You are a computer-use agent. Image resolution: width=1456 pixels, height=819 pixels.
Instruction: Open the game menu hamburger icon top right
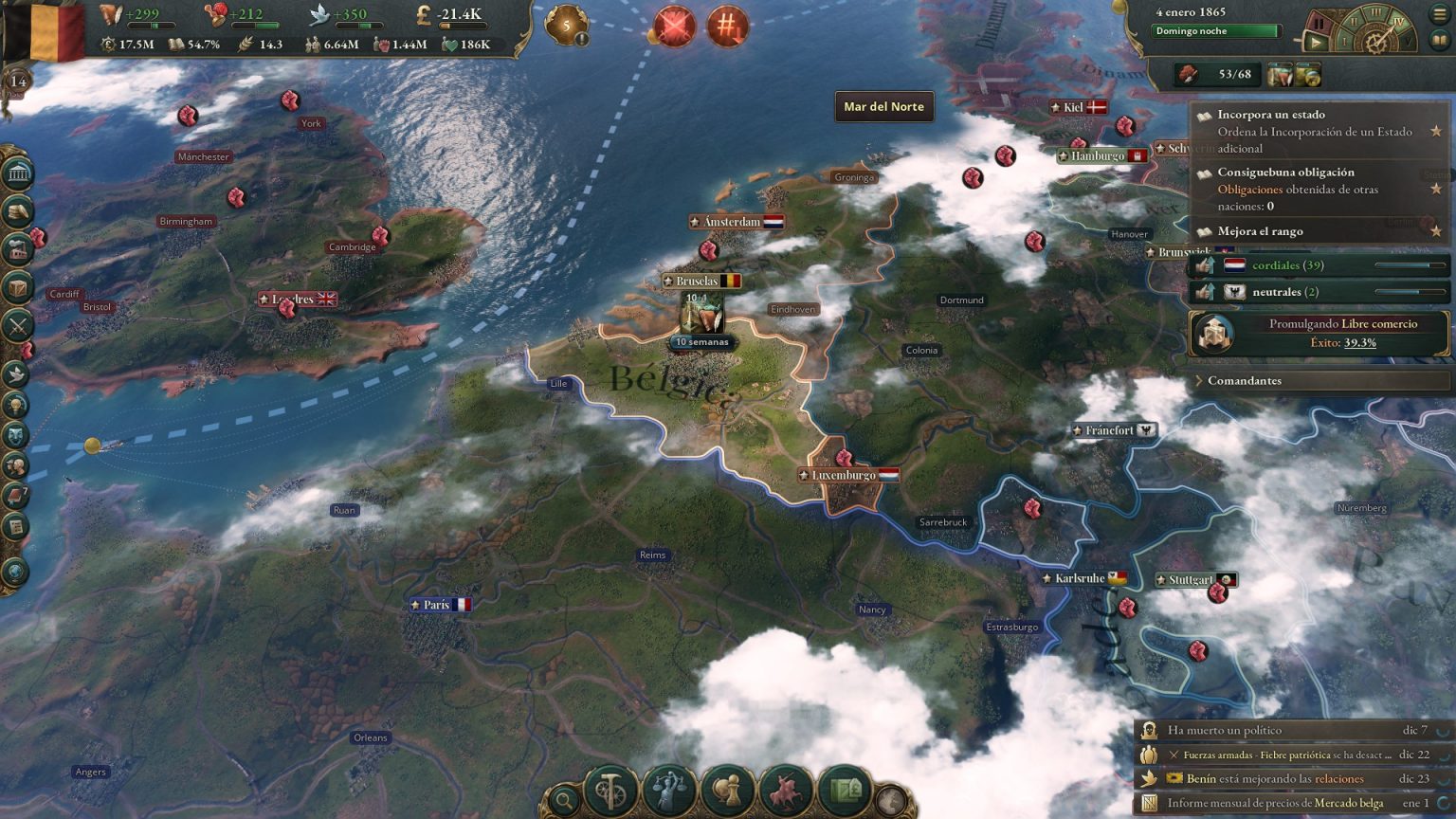[x=1440, y=15]
